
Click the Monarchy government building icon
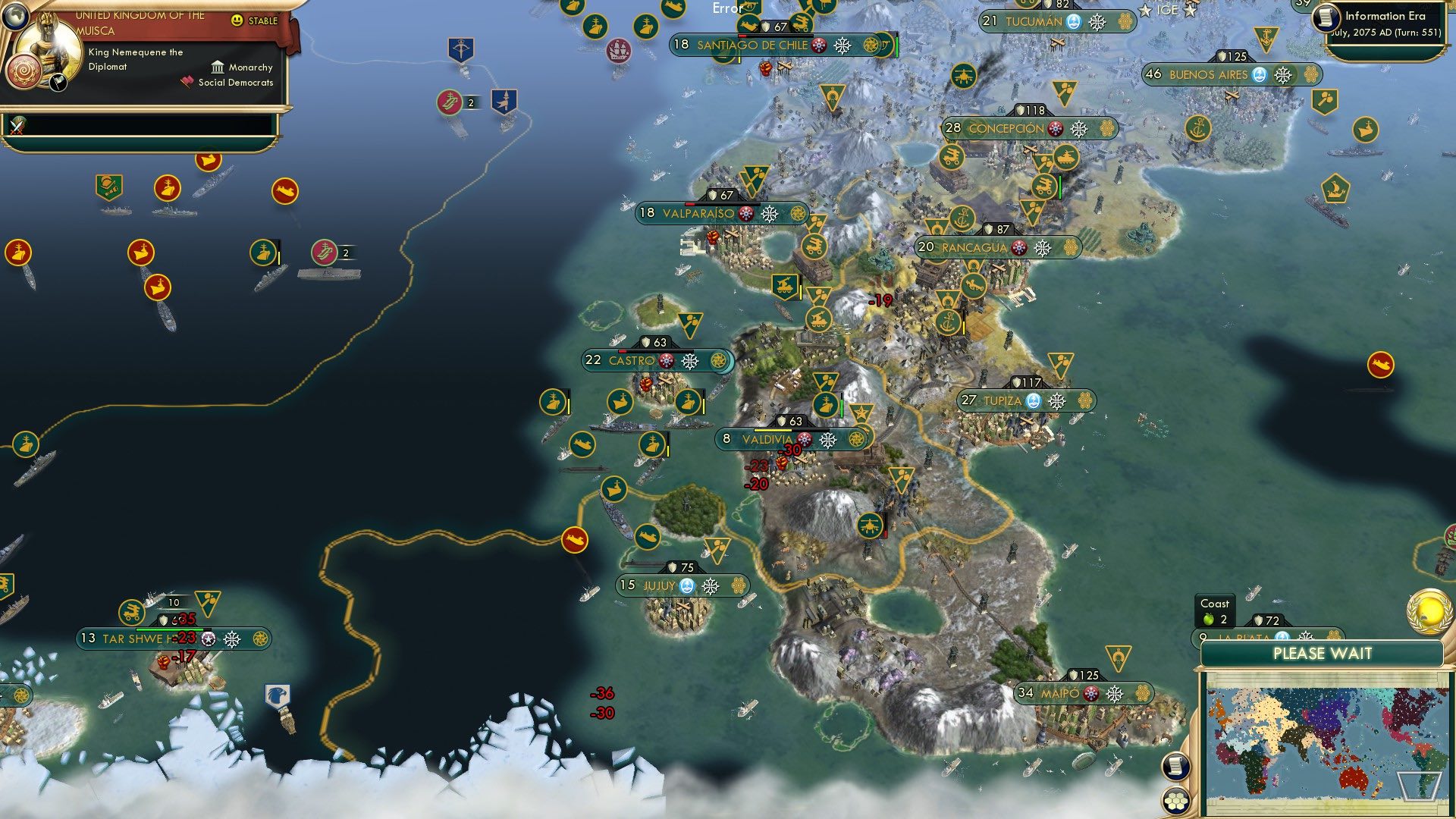[x=218, y=67]
